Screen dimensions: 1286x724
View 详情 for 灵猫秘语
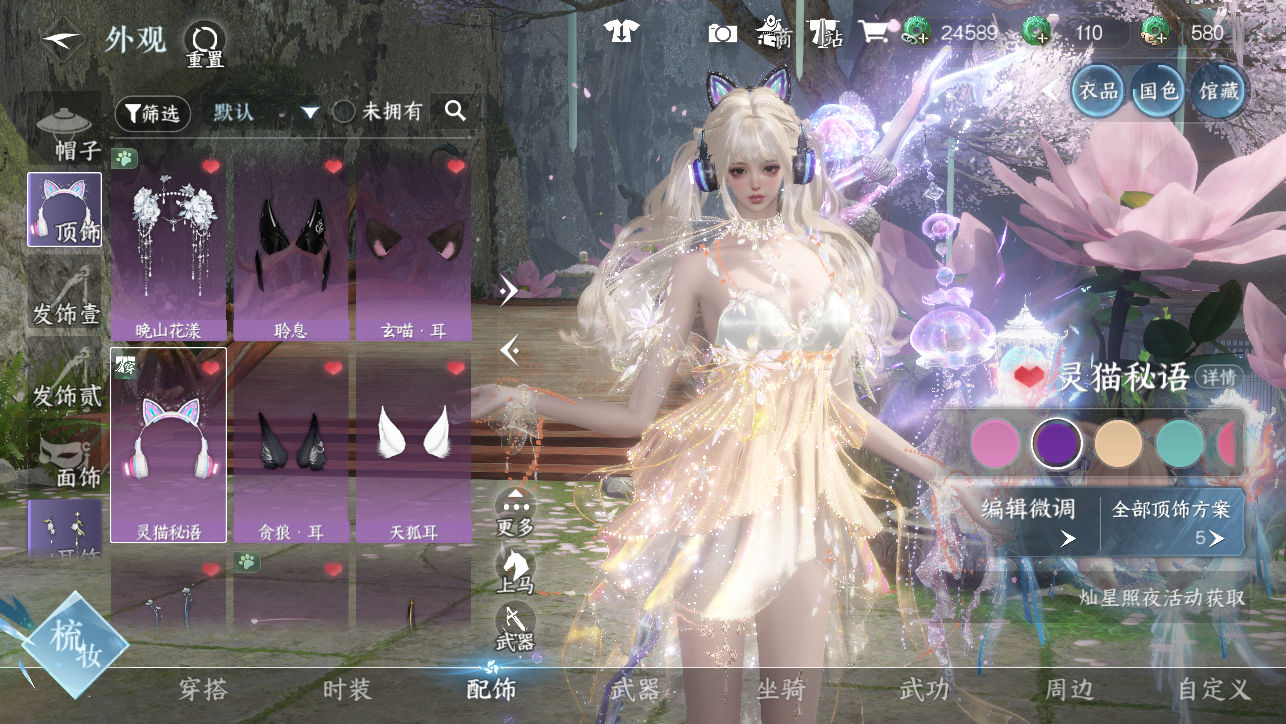pos(1220,377)
